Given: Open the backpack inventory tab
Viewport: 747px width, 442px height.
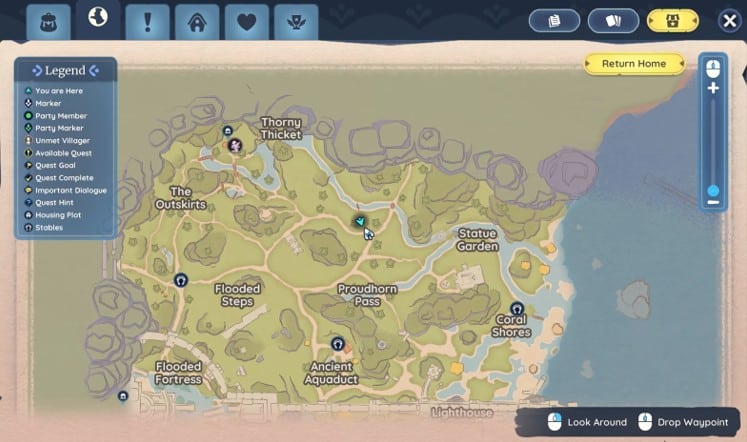Looking at the screenshot, I should (x=48, y=22).
